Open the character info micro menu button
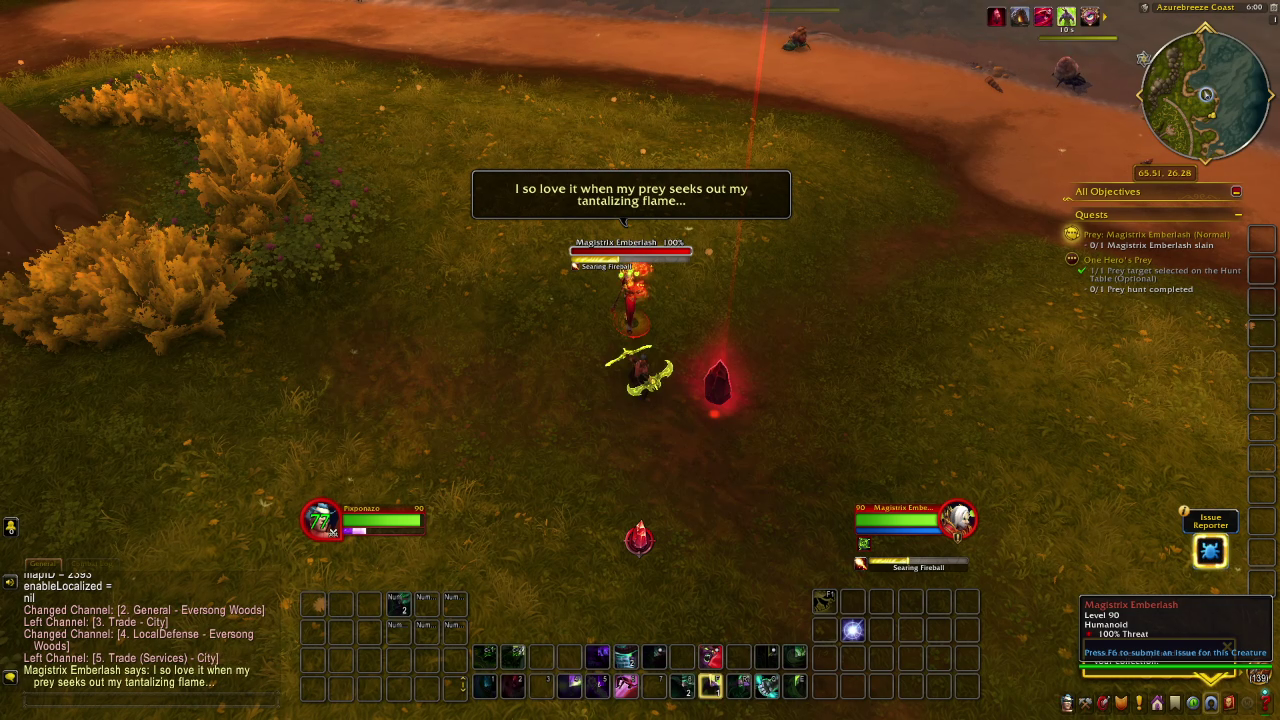This screenshot has width=1280, height=720. click(x=1066, y=703)
